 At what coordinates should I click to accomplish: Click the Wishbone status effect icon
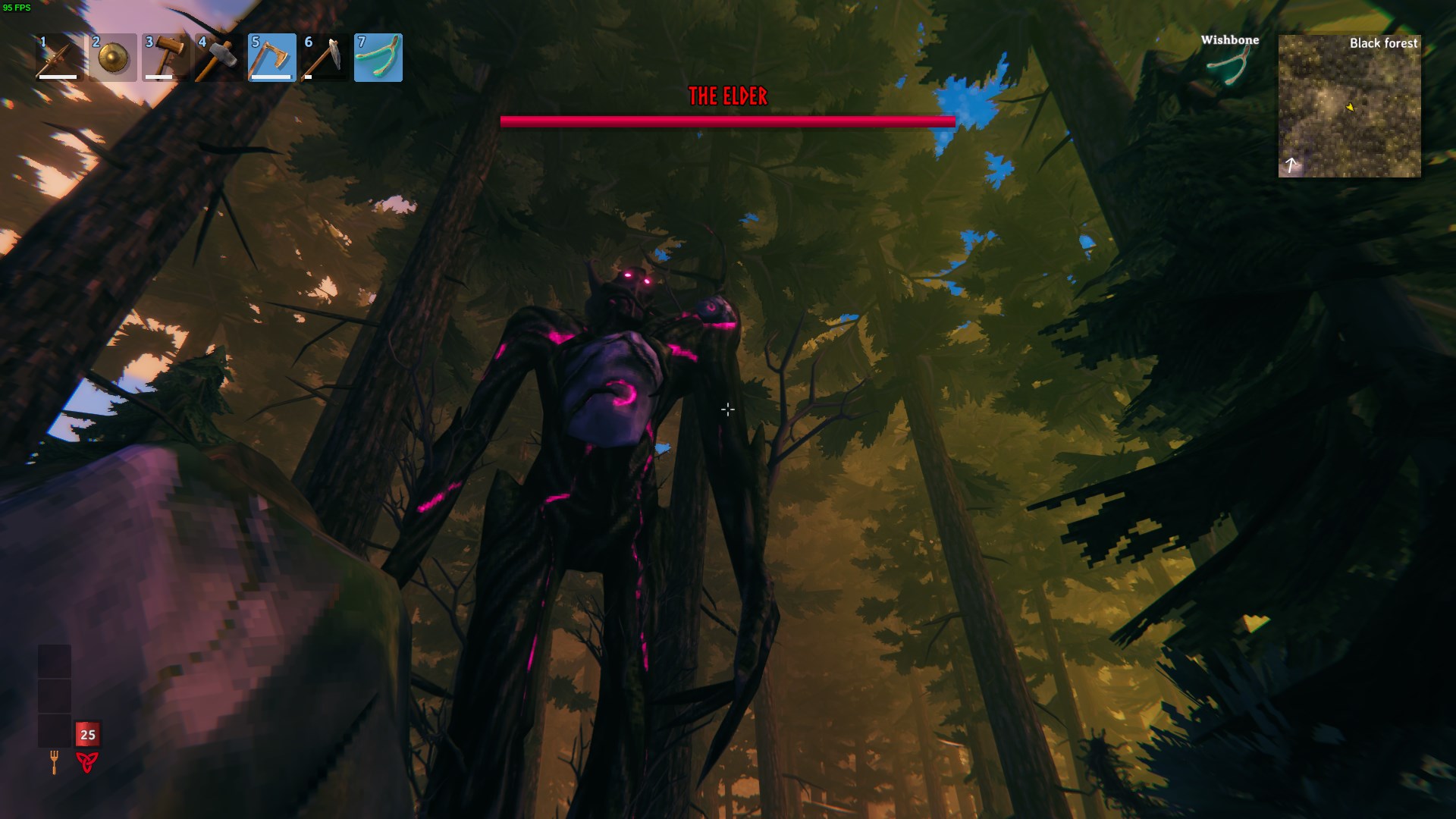1229,65
